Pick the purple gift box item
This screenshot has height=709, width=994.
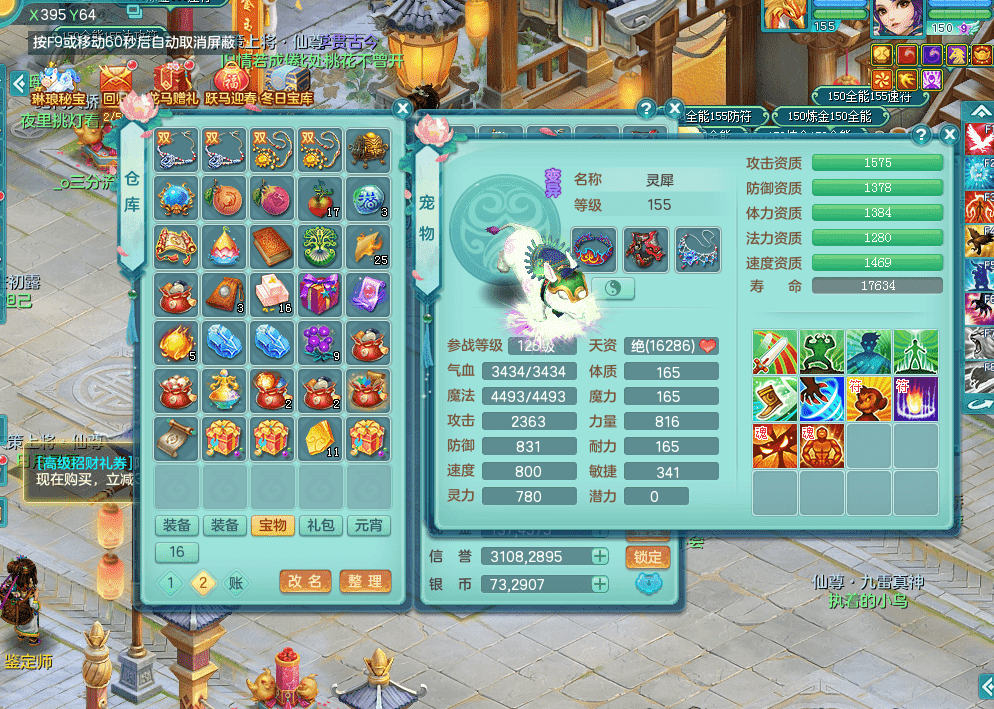coord(320,294)
